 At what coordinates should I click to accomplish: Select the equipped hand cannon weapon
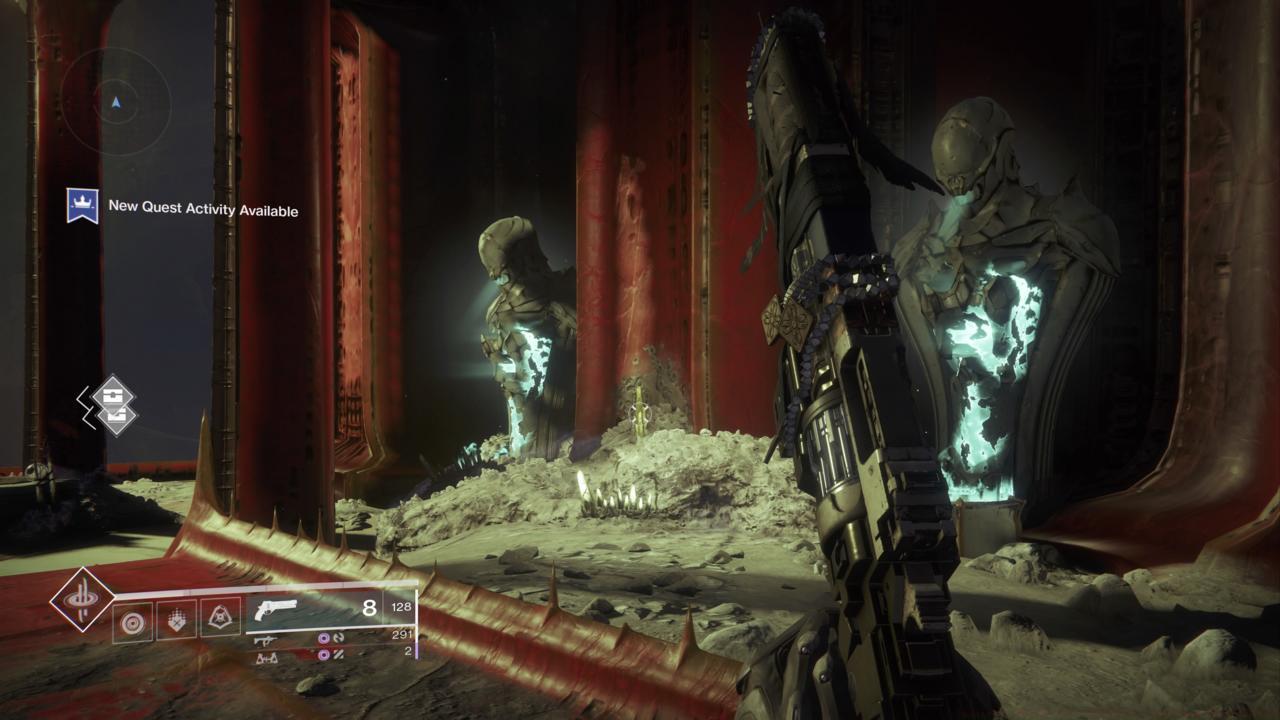point(276,611)
